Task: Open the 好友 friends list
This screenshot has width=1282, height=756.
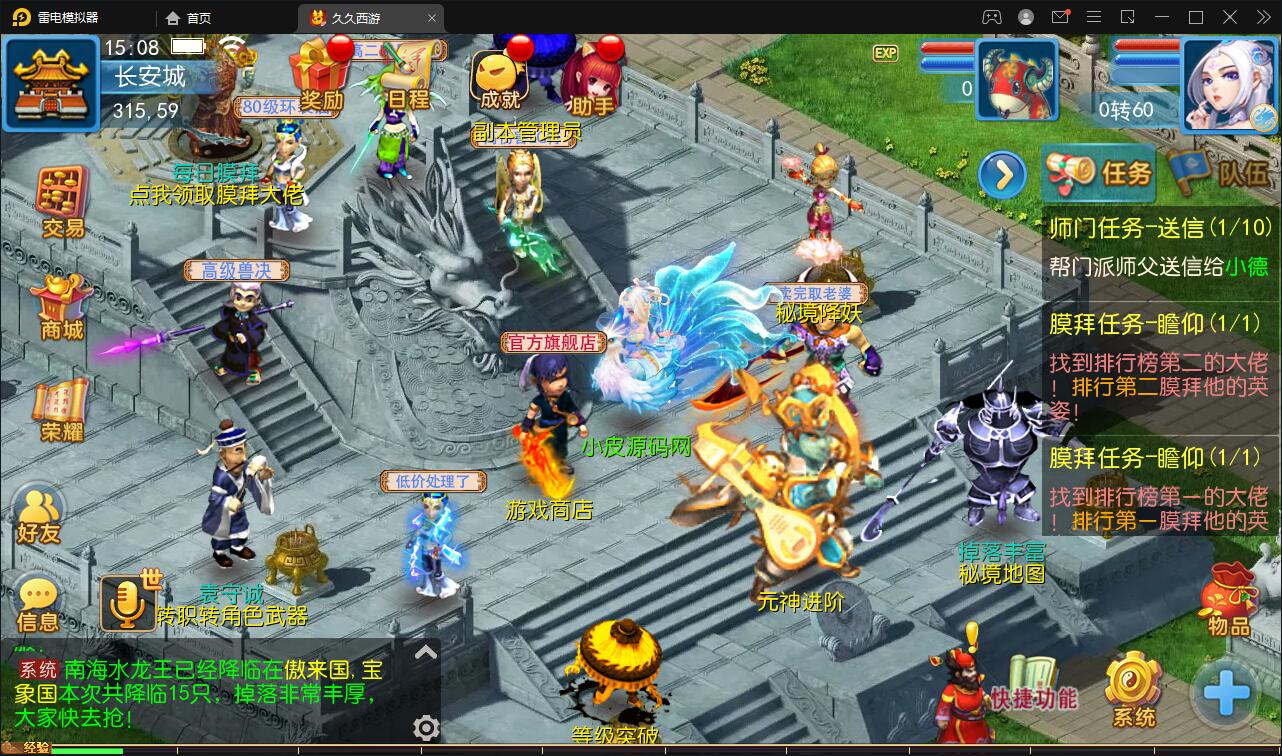Action: pyautogui.click(x=39, y=513)
